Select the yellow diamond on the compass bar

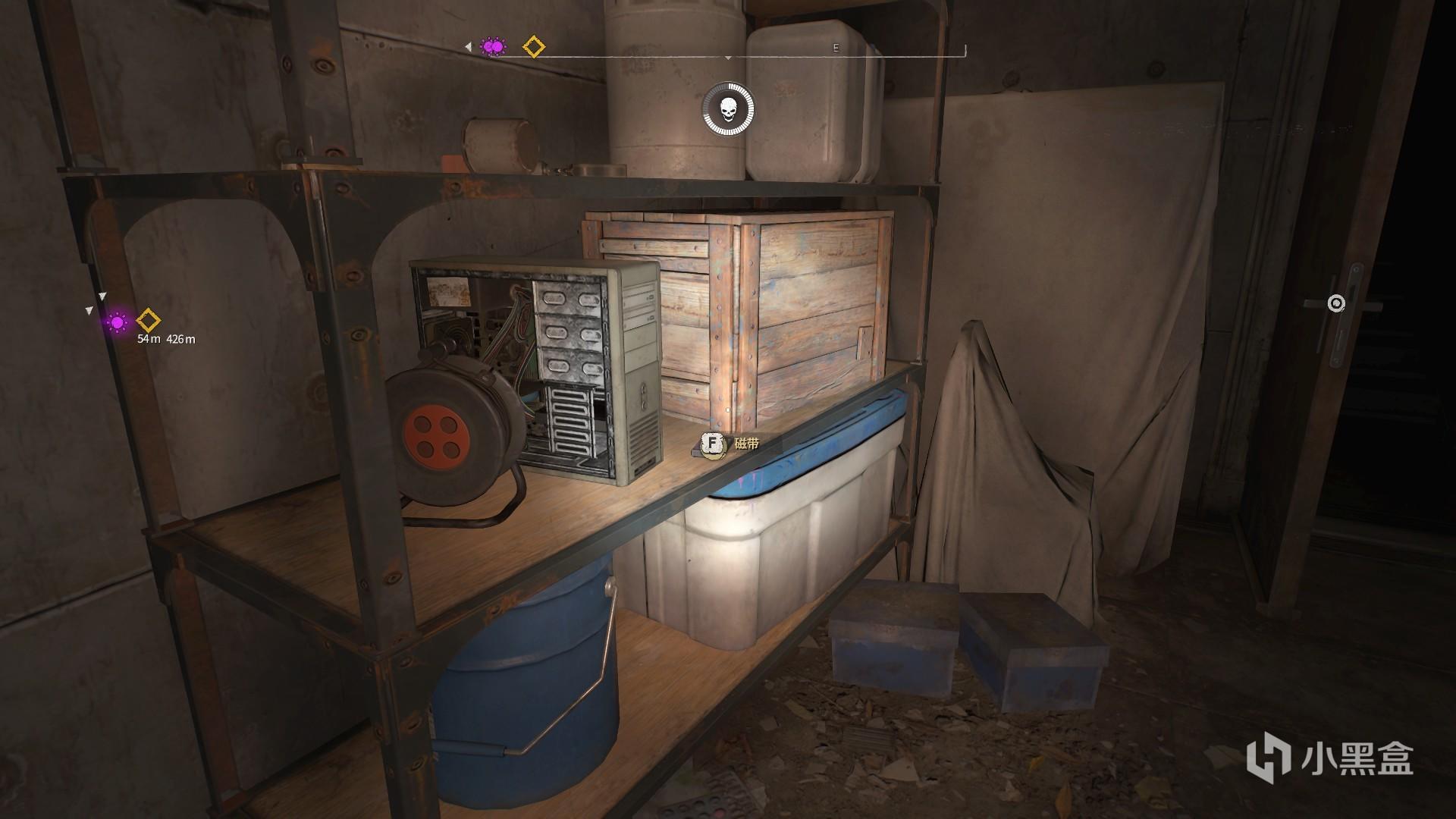tap(534, 47)
